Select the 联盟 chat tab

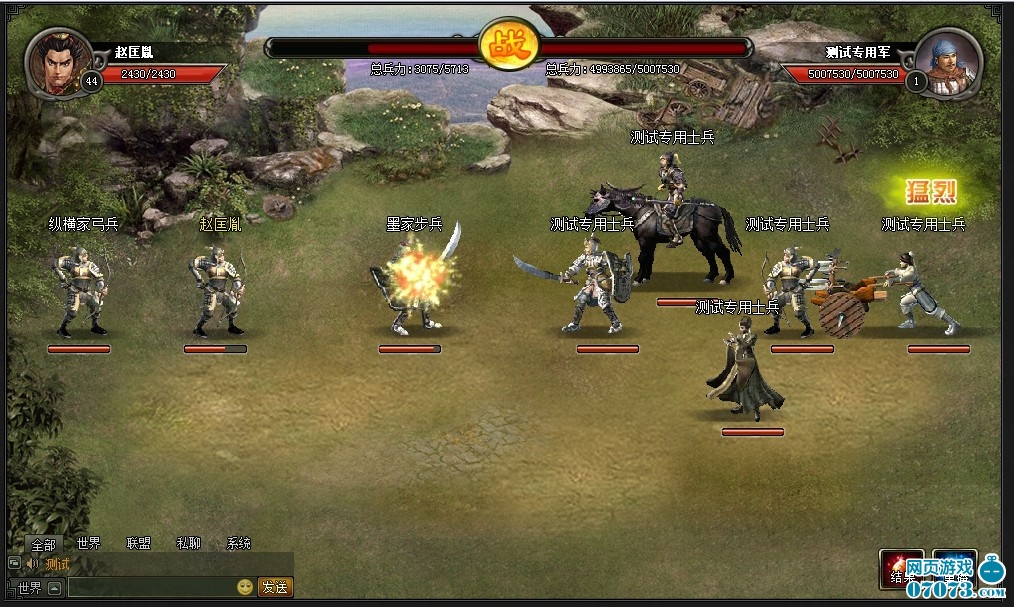pos(138,543)
